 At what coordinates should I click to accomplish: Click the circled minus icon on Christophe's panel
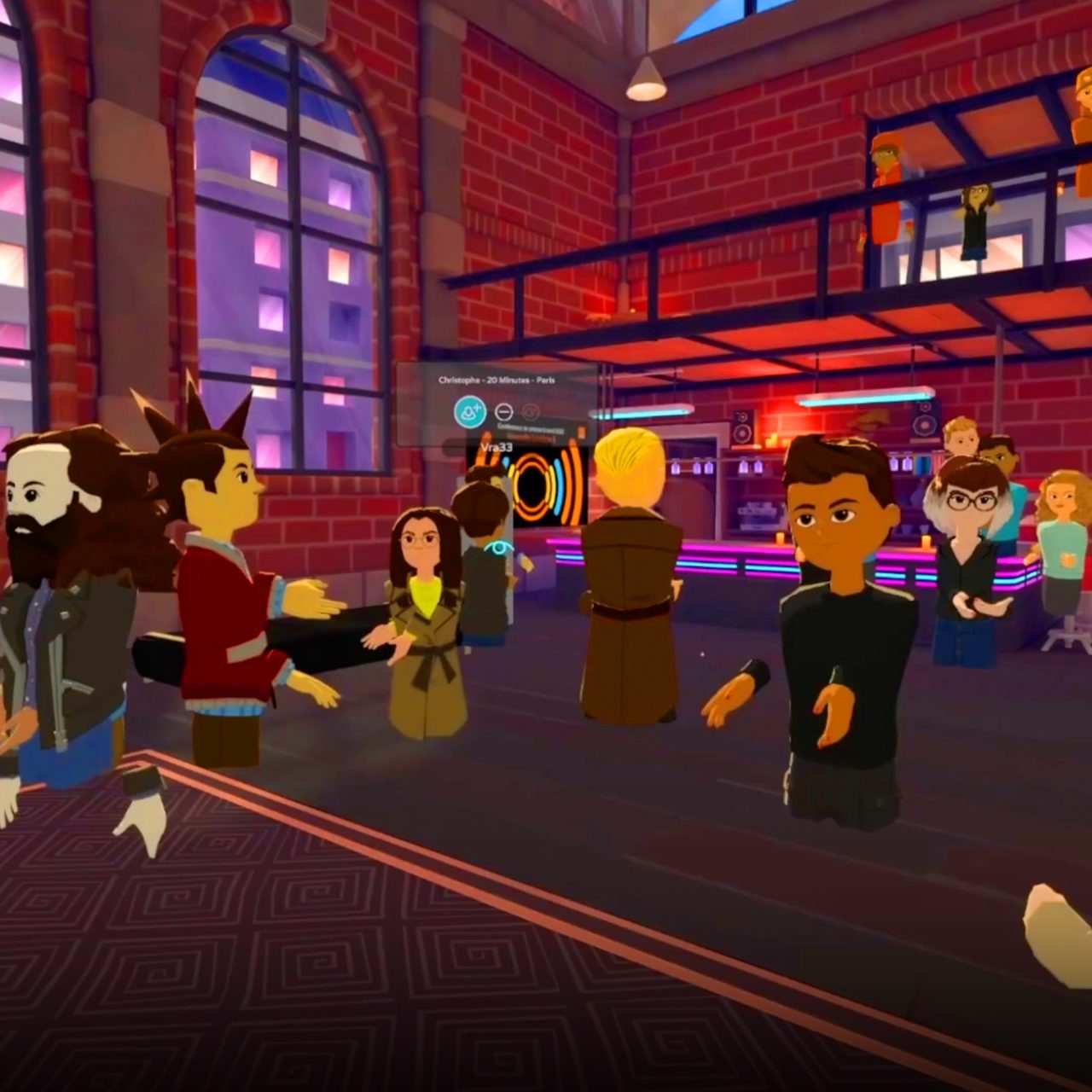[504, 412]
